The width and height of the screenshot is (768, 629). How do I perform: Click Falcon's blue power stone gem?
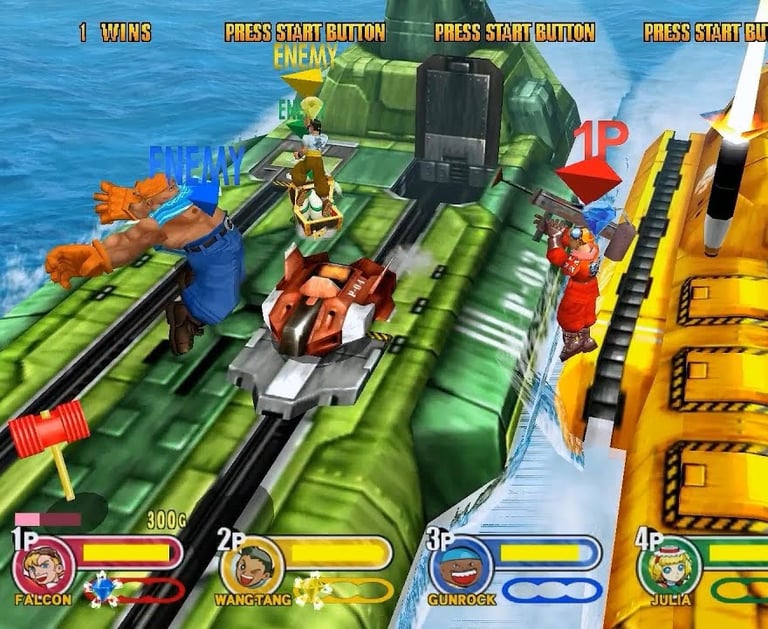(x=101, y=588)
